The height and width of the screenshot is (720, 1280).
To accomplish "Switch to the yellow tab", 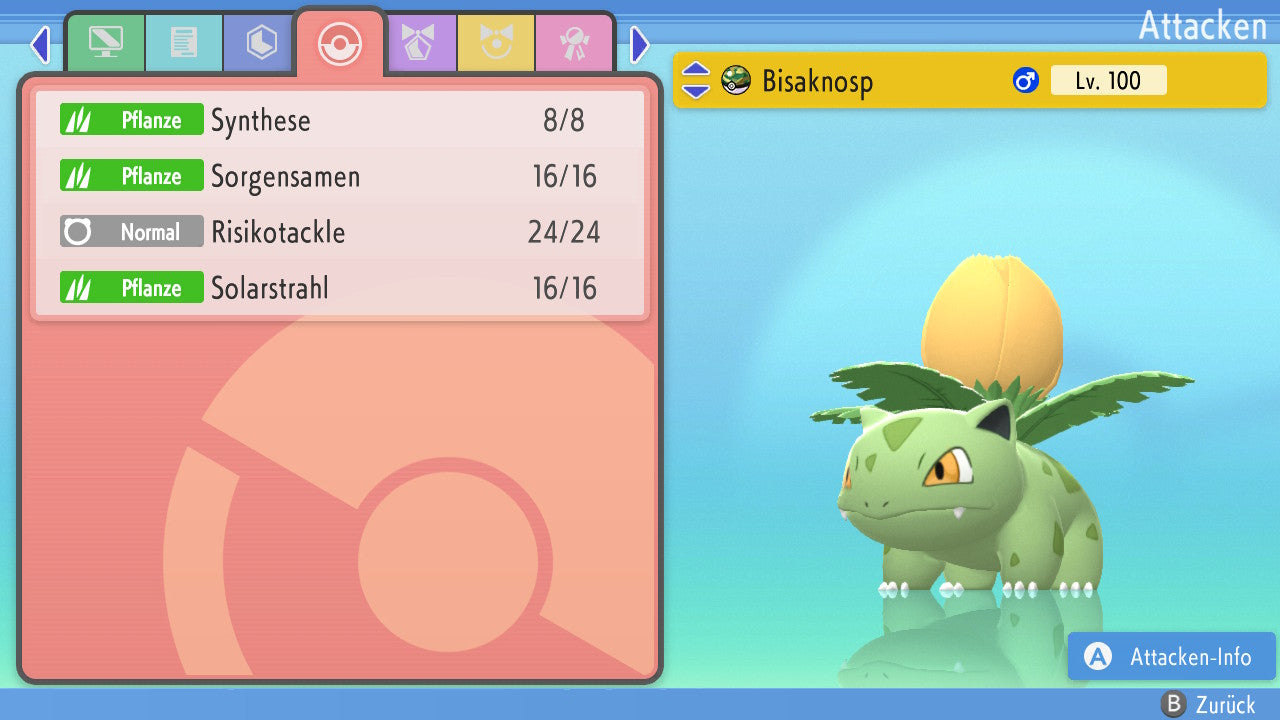I will (496, 42).
